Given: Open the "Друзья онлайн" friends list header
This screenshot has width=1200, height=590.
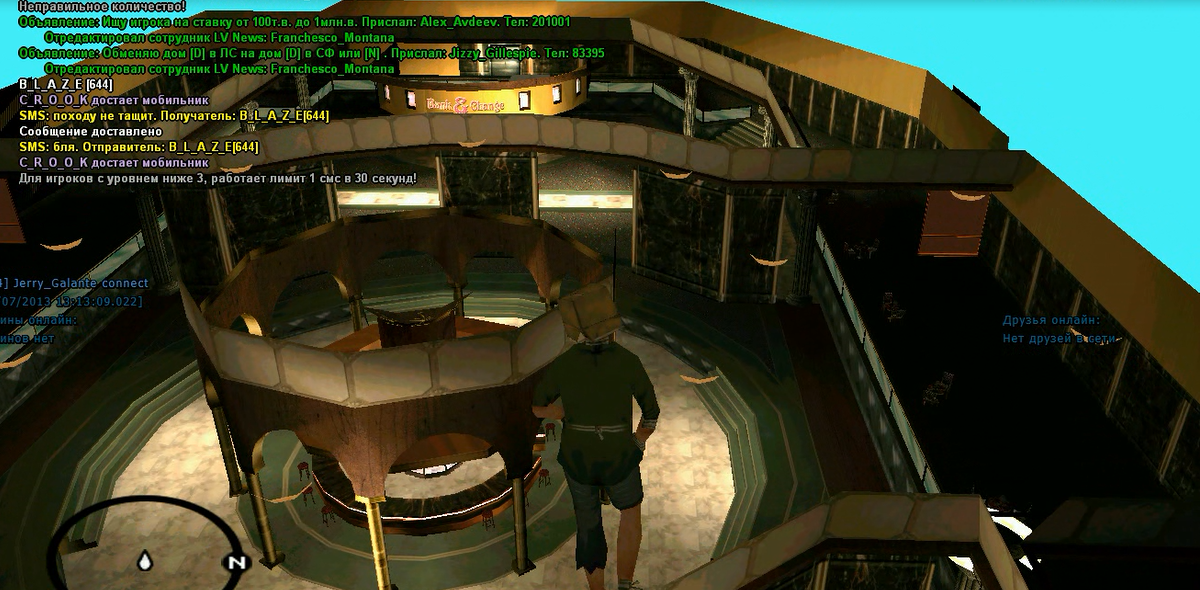Looking at the screenshot, I should click(1051, 320).
